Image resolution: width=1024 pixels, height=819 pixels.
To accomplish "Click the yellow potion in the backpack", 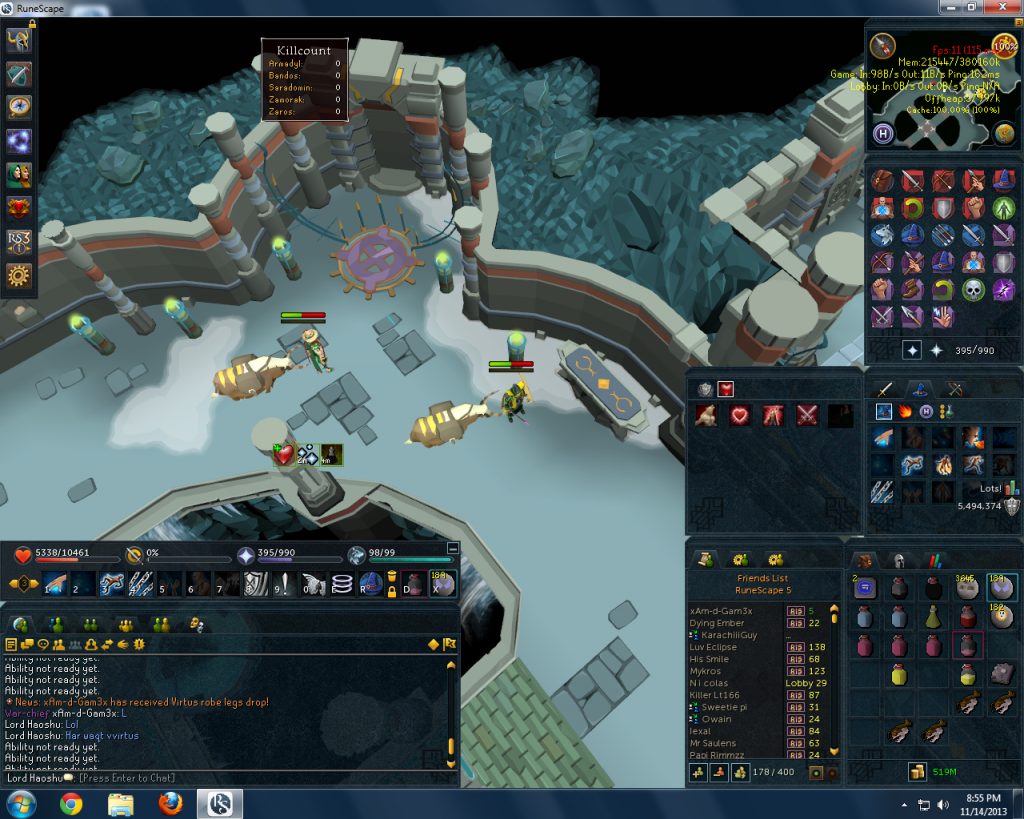I will [899, 675].
